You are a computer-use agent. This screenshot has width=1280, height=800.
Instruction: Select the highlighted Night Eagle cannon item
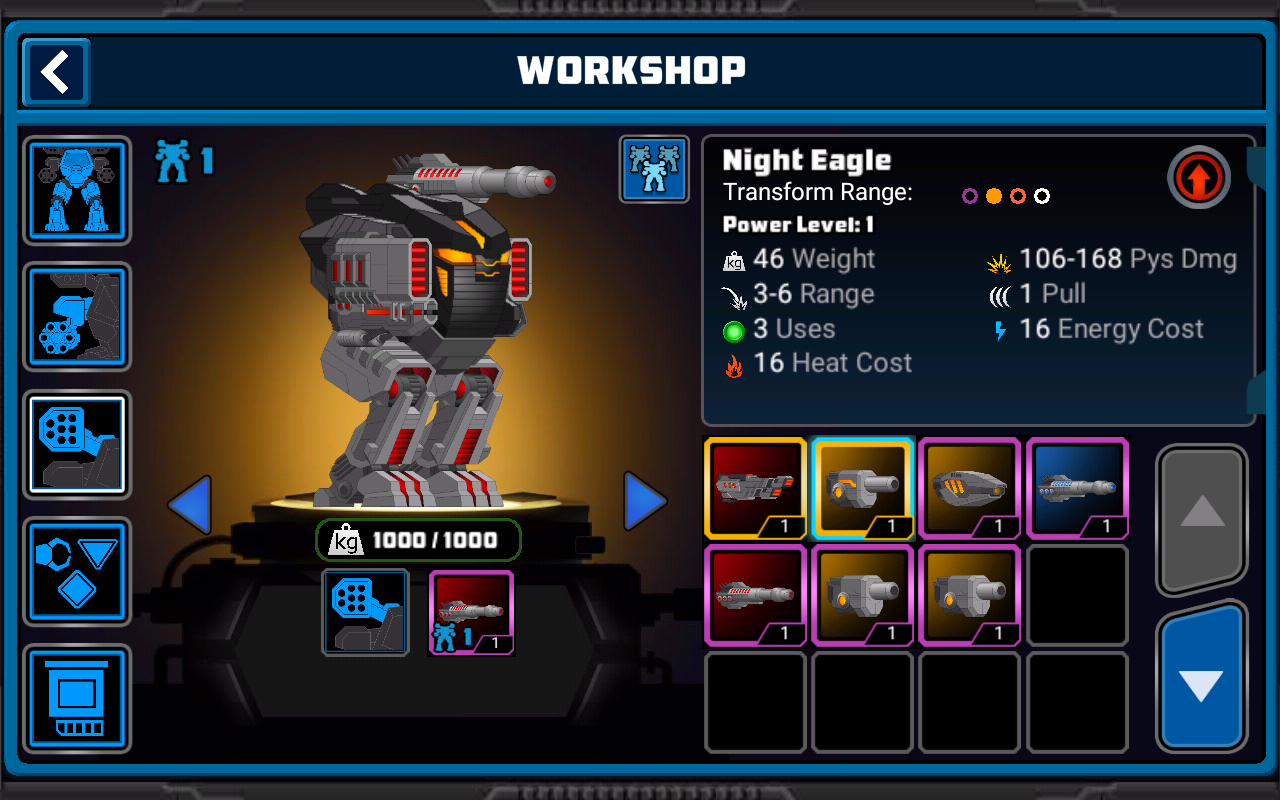[863, 488]
